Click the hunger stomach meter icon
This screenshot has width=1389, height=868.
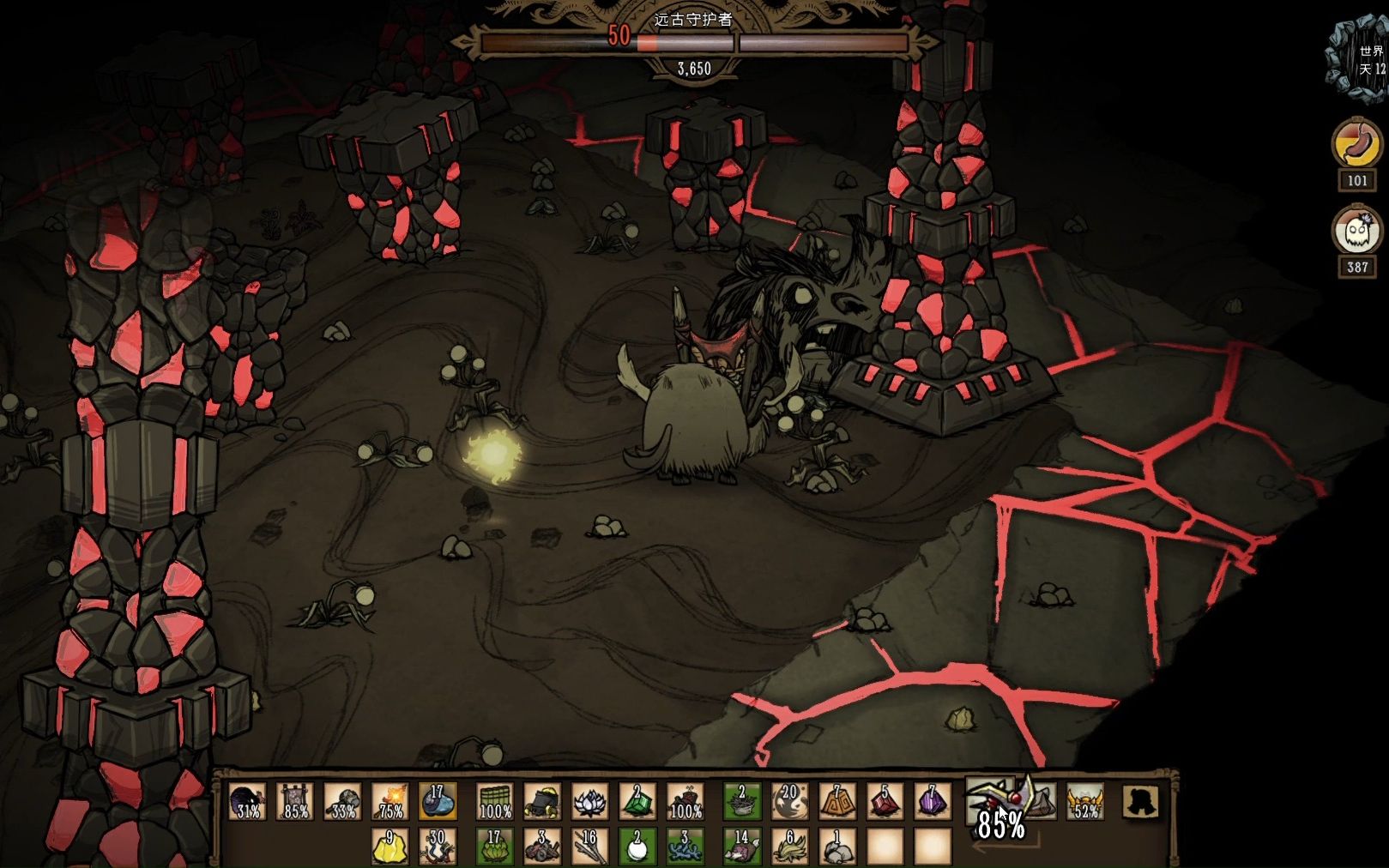1356,143
